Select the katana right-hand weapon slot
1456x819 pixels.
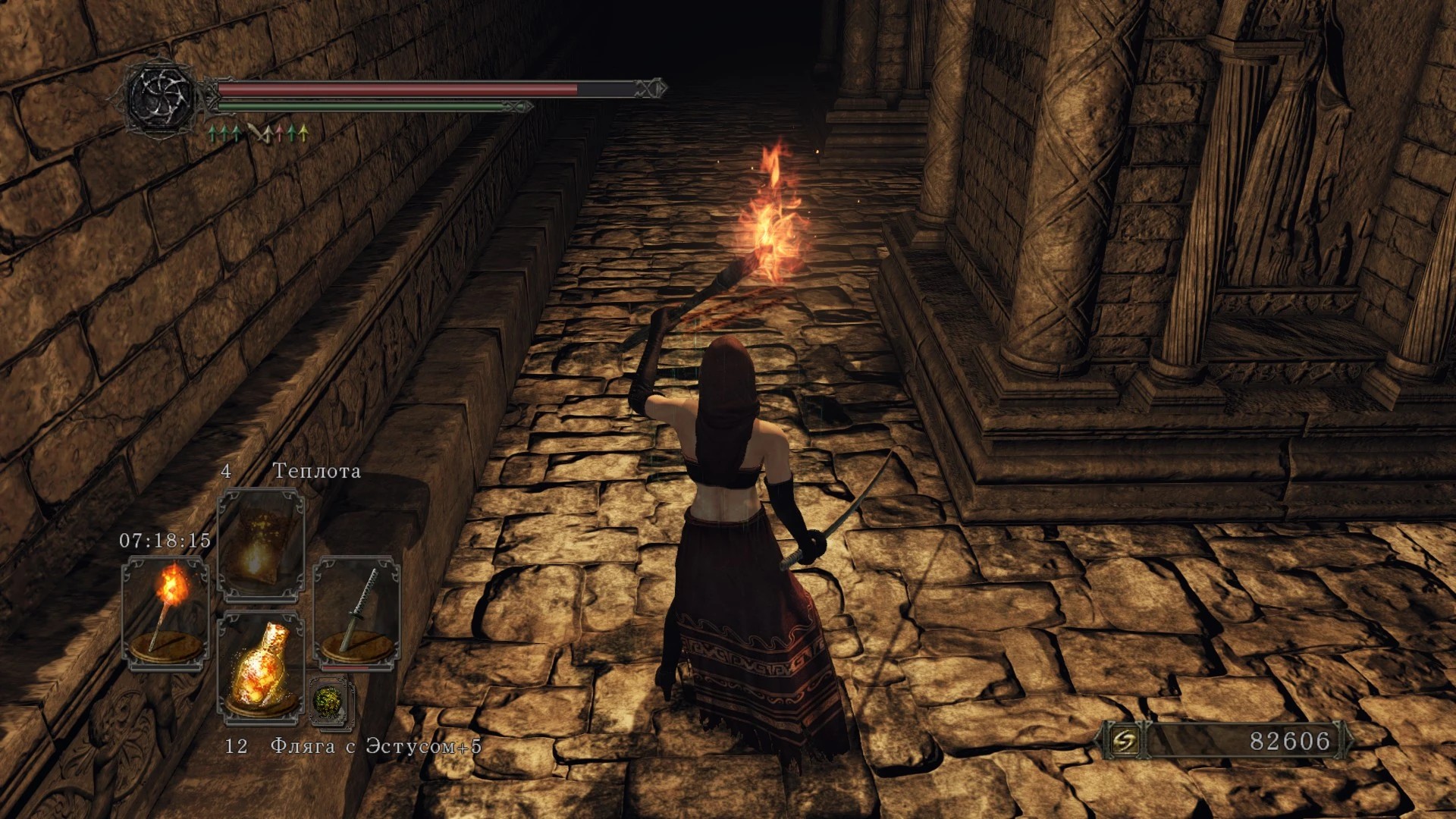click(x=356, y=613)
